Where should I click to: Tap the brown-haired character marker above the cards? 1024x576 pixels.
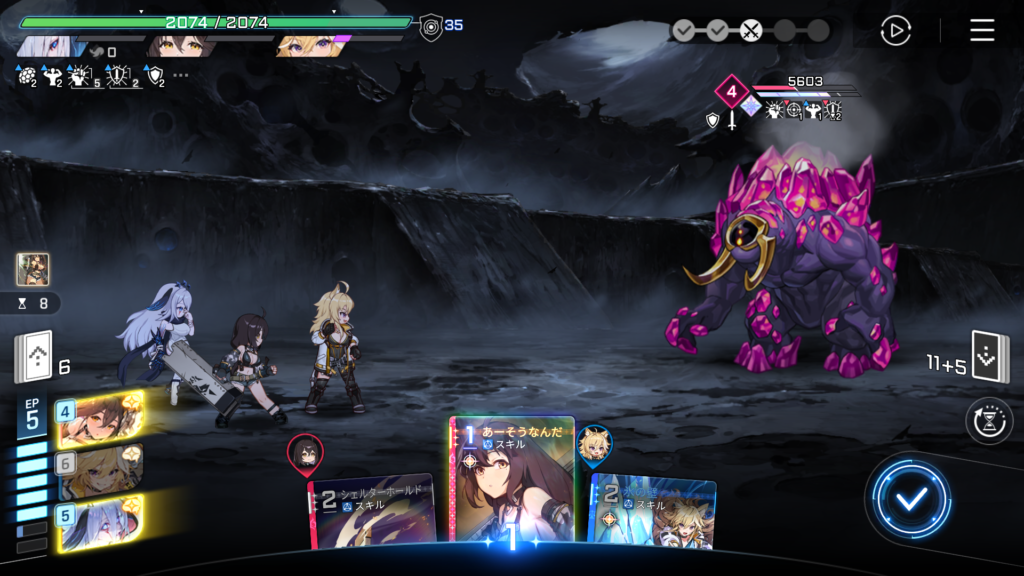[x=304, y=454]
